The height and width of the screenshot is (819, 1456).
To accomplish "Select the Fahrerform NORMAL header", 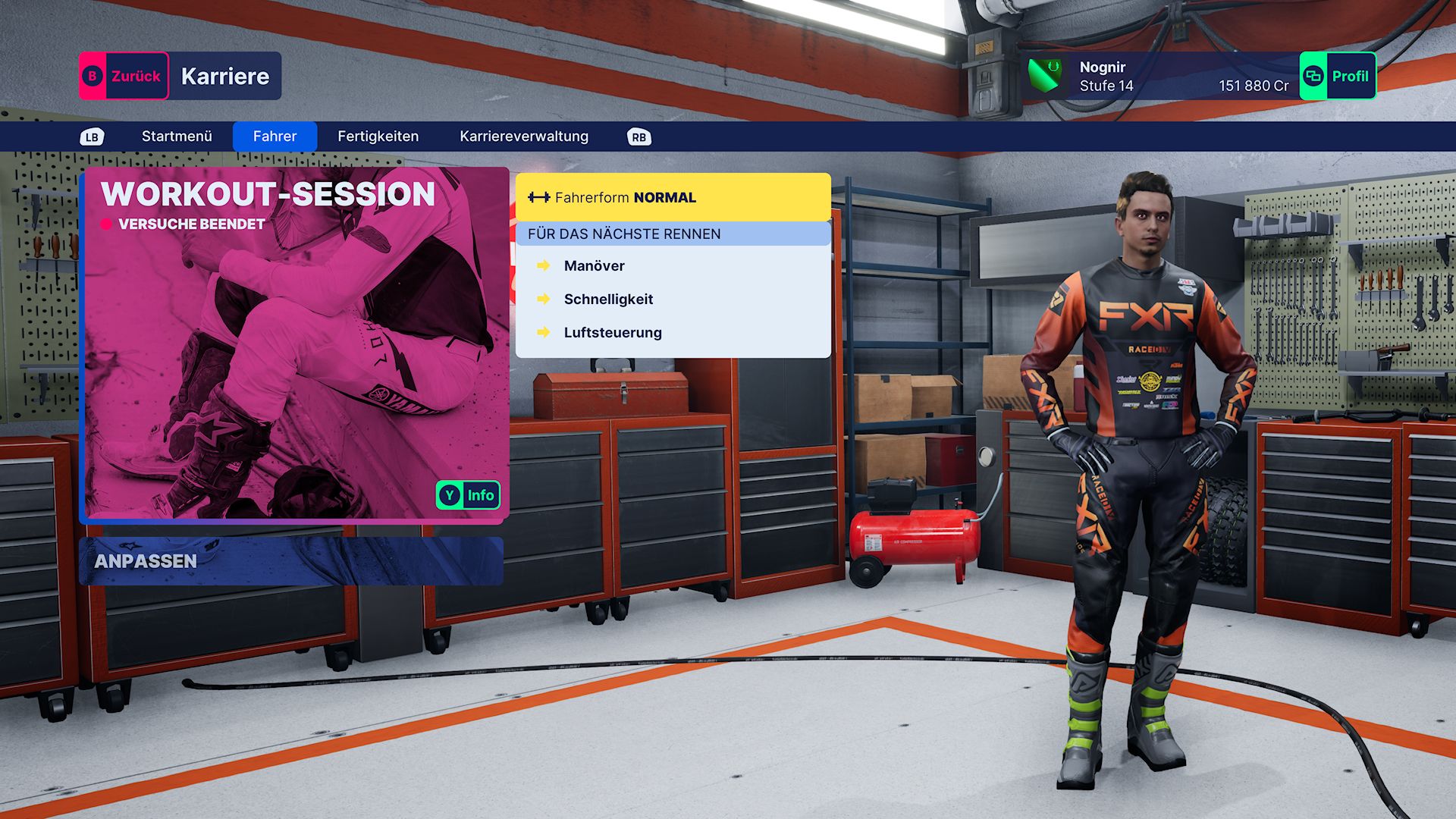I will (673, 197).
